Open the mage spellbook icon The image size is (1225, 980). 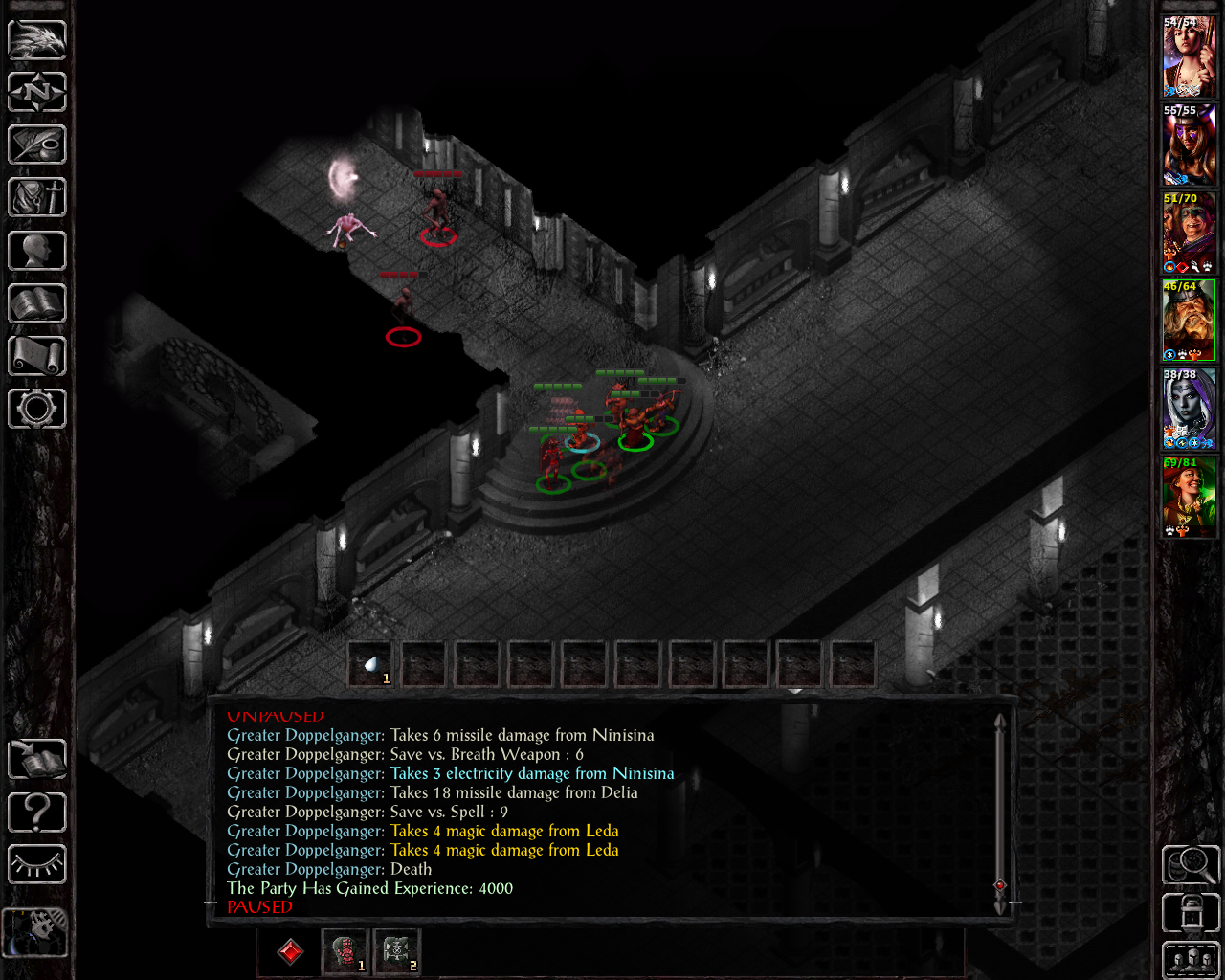coord(37,303)
